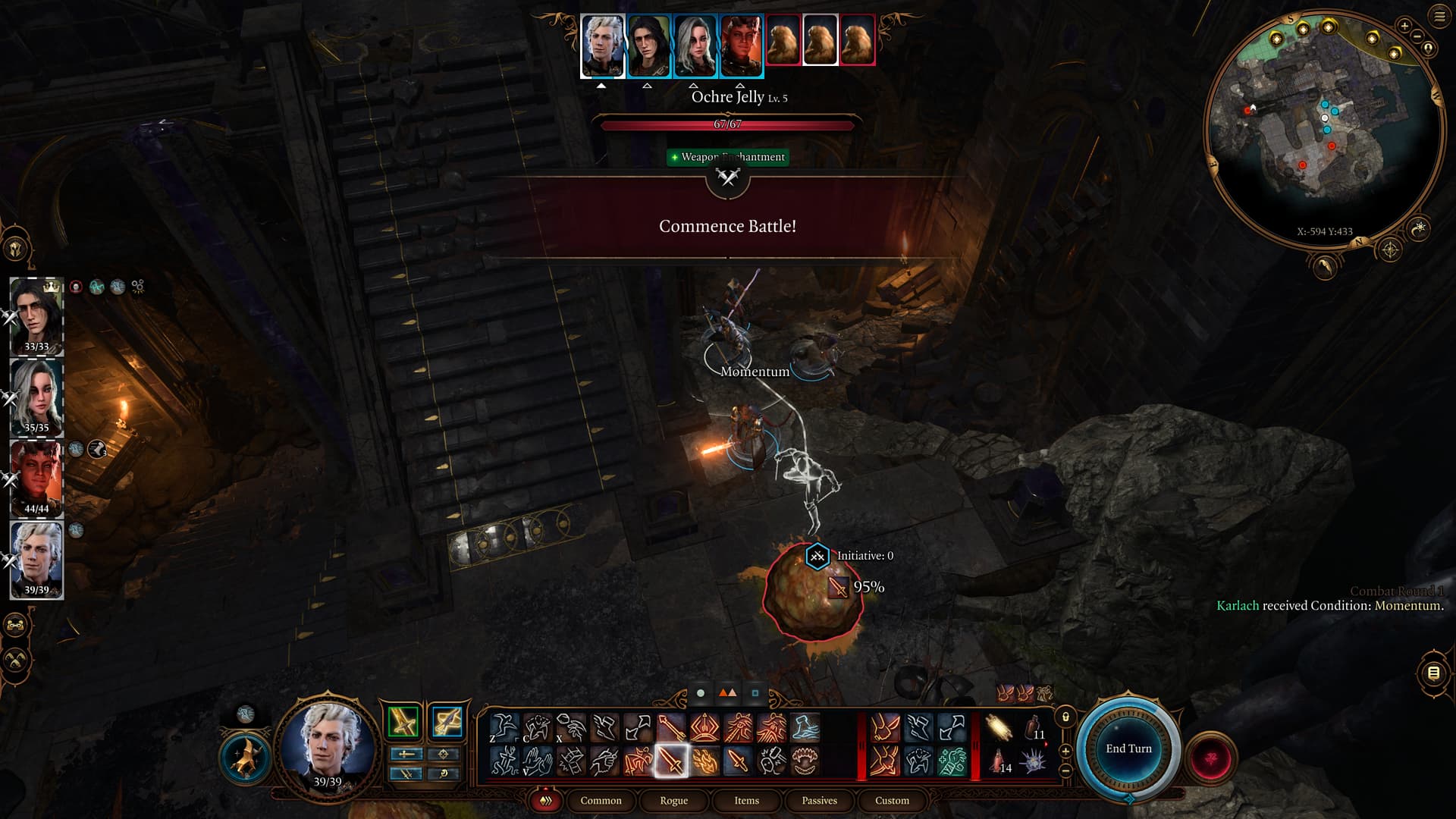
Task: Zoom out on the minimap
Action: click(1417, 36)
